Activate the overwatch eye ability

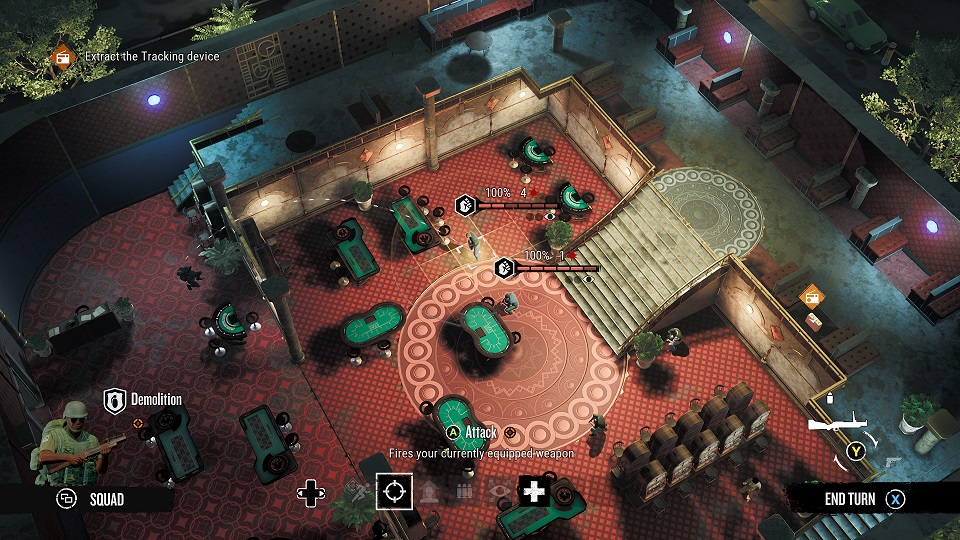click(498, 491)
